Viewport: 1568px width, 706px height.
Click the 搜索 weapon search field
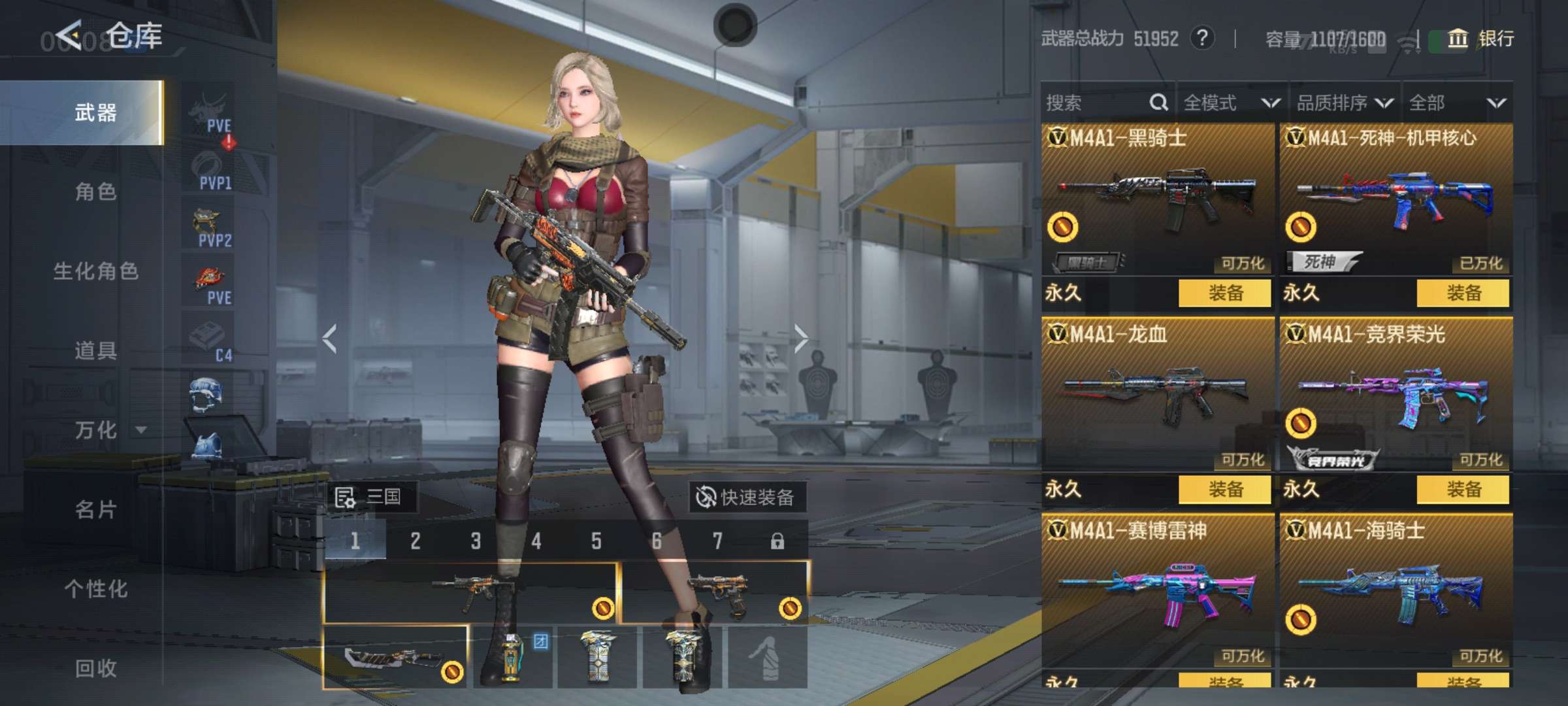pos(1098,103)
